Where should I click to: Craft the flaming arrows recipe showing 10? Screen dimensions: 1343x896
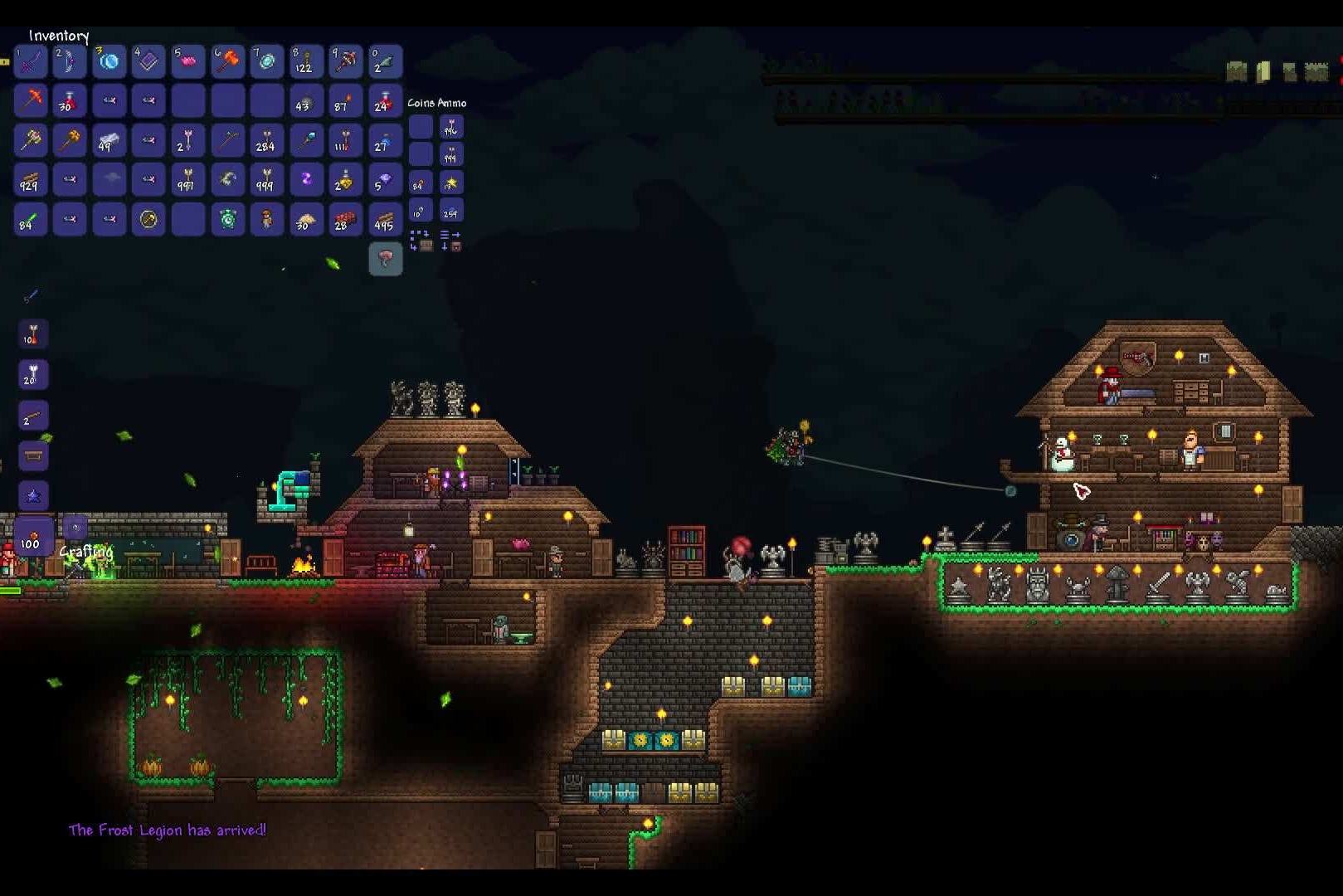click(33, 334)
